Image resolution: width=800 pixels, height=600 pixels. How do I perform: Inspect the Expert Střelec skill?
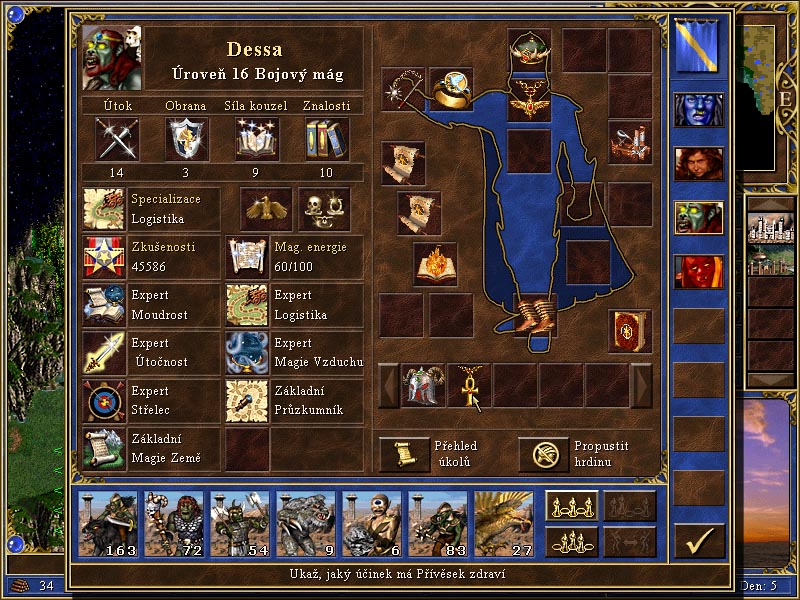pyautogui.click(x=105, y=401)
